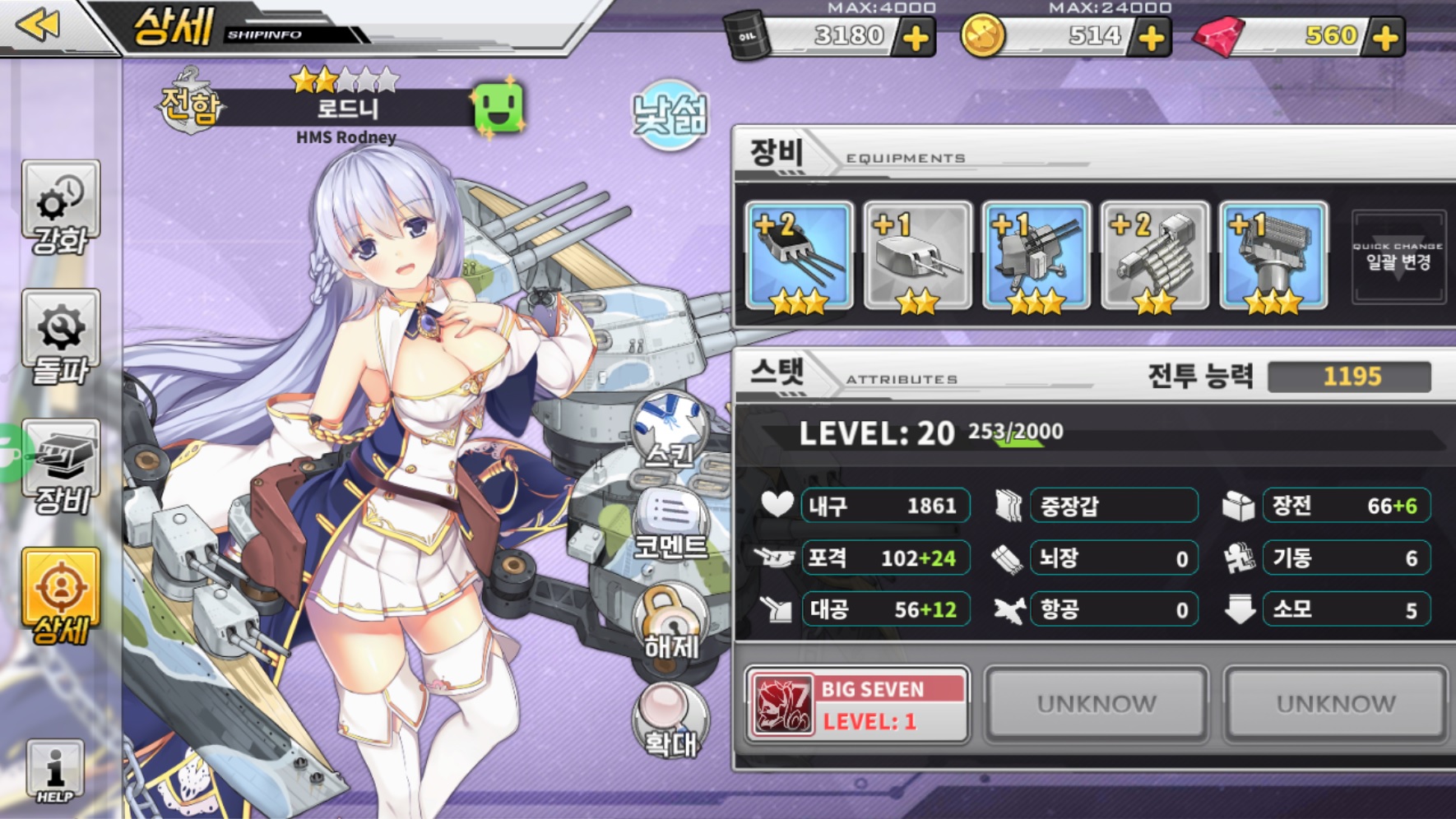Select the triple-barrel main gun equipment slot

click(x=798, y=257)
